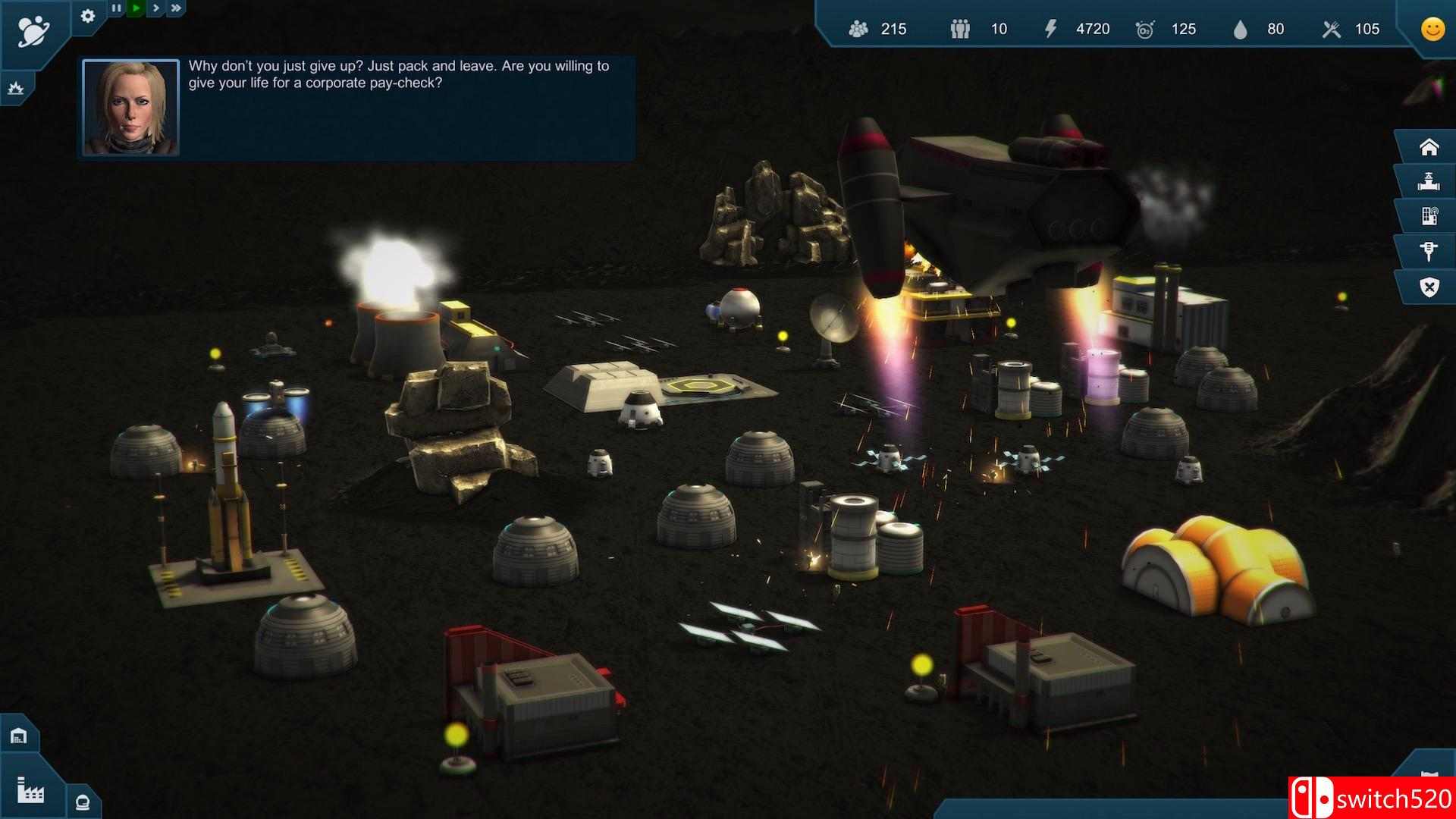
Task: Click the blonde woman's dialogue portrait
Action: (x=130, y=108)
